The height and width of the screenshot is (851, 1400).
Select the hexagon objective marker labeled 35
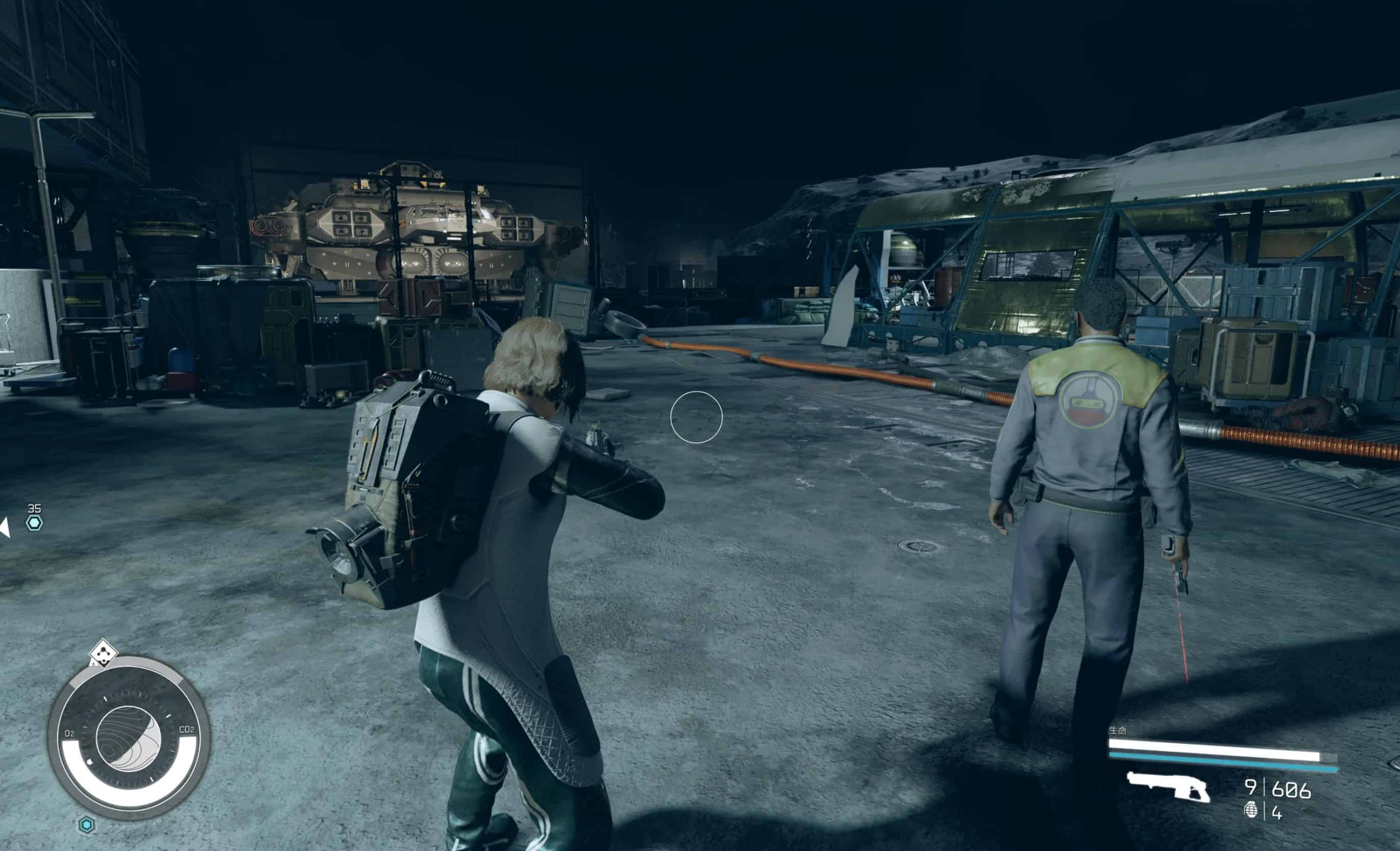click(34, 522)
